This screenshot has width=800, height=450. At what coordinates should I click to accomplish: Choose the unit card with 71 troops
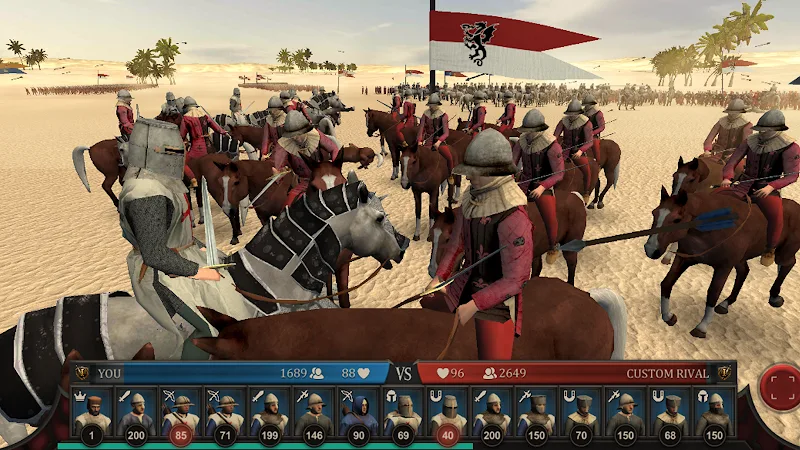point(225,412)
